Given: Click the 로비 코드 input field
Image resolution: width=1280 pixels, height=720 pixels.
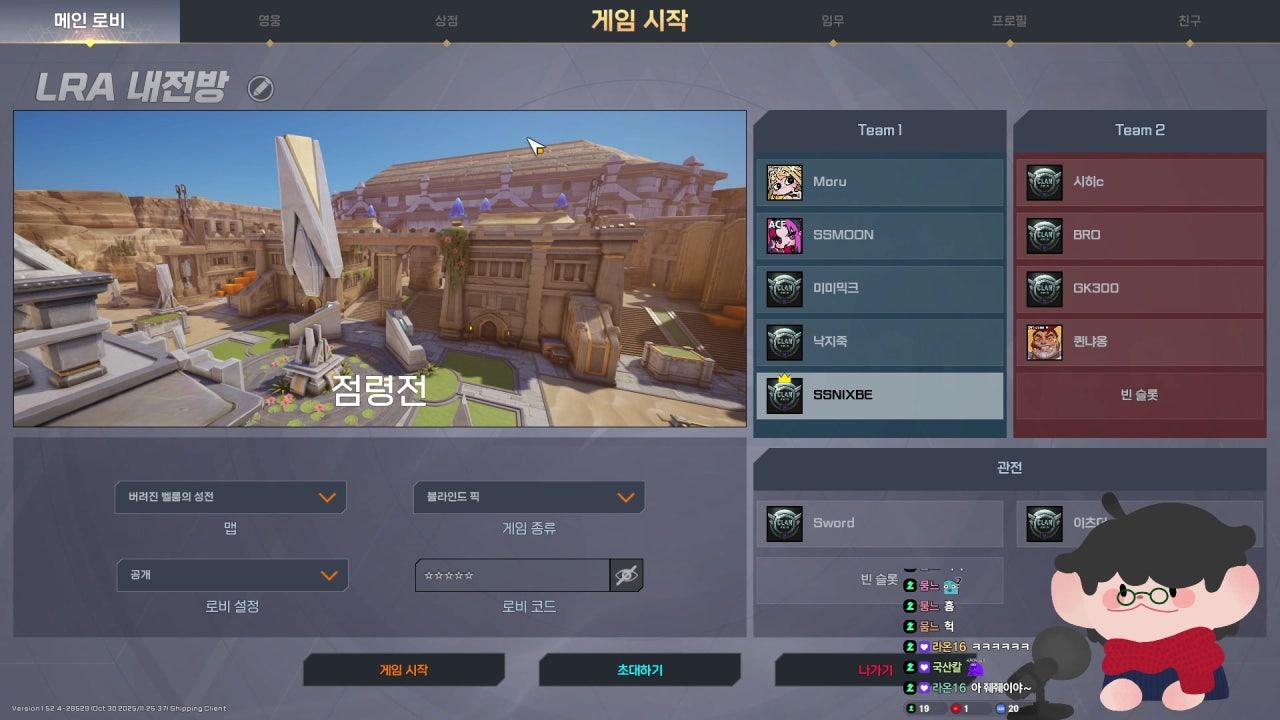Looking at the screenshot, I should click(x=512, y=575).
